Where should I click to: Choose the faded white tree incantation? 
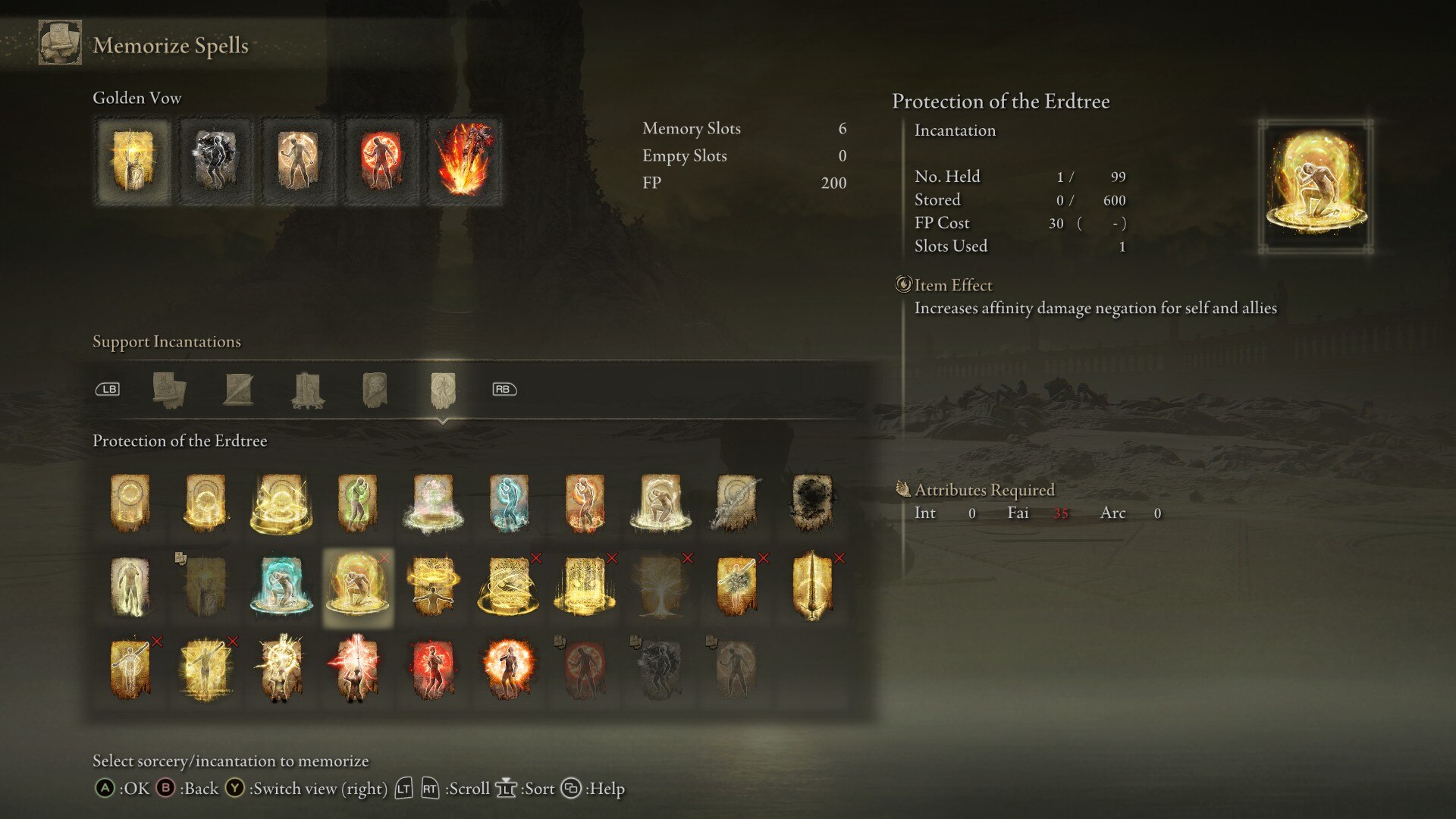pos(661,586)
